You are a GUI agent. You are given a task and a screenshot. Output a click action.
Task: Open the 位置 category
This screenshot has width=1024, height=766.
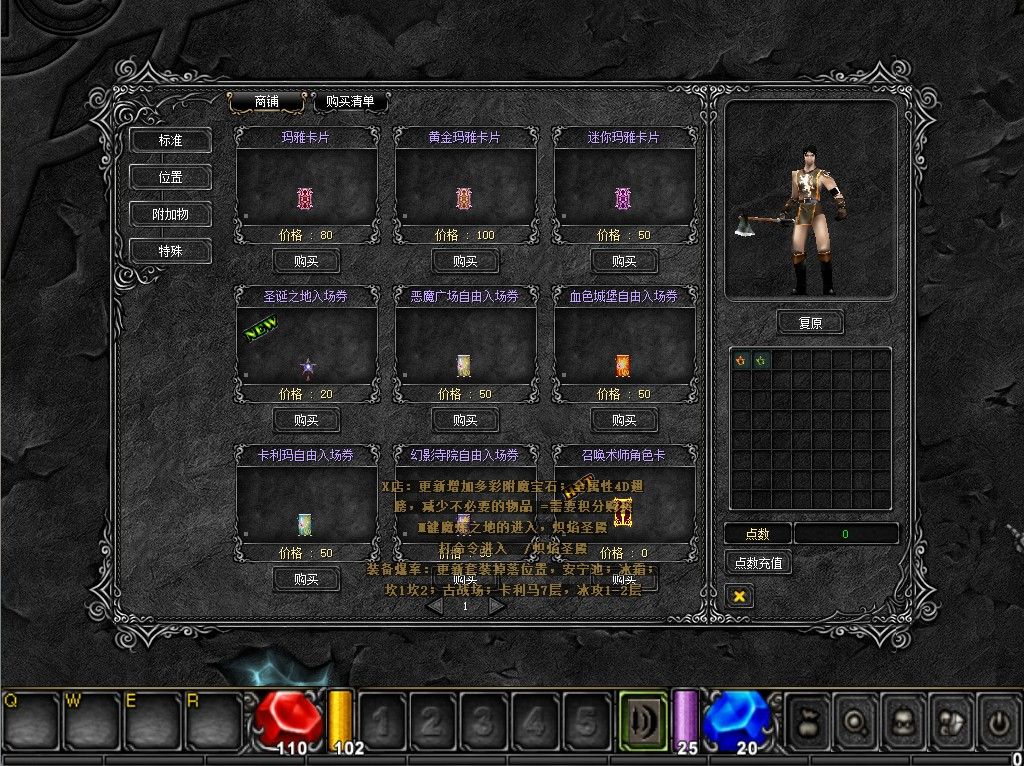point(170,177)
